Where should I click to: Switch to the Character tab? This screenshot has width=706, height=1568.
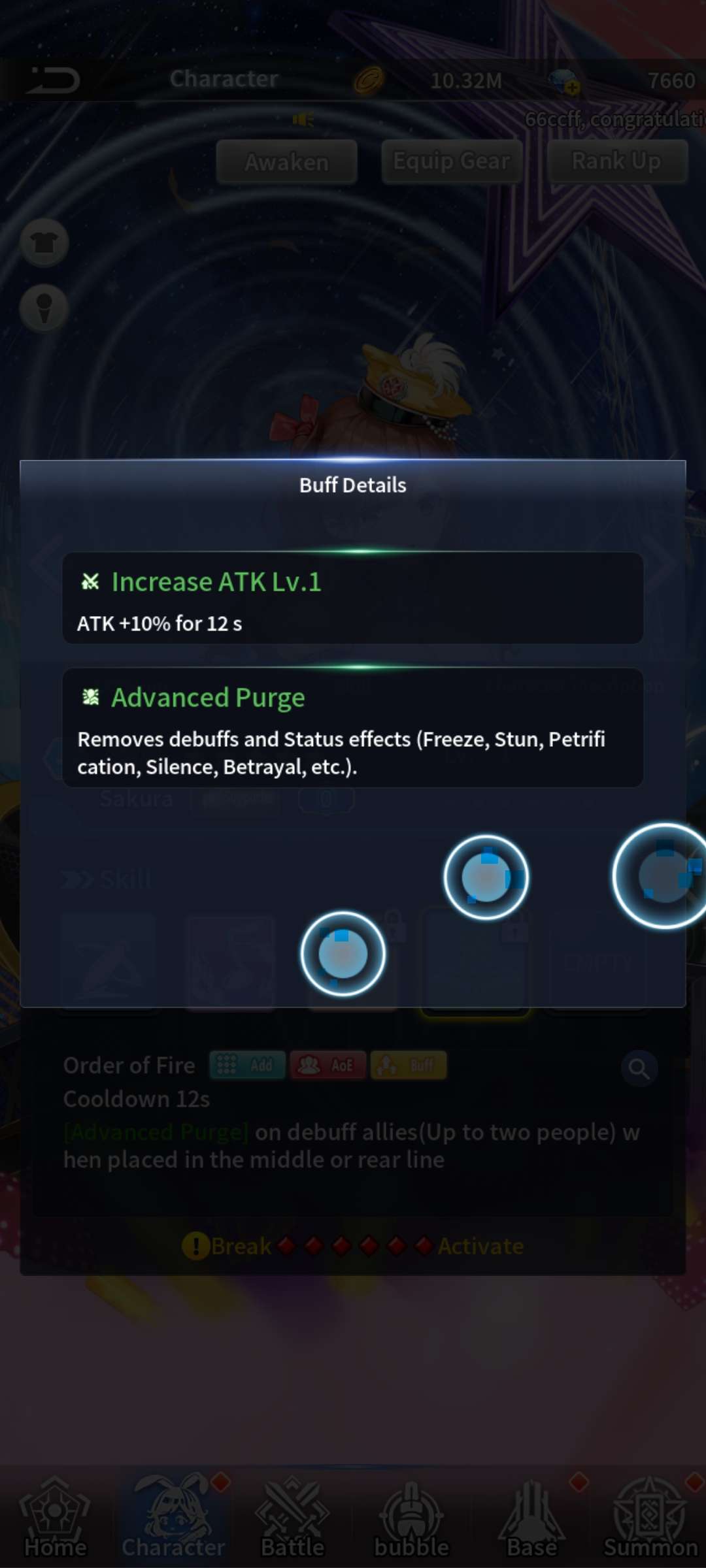[173, 1517]
